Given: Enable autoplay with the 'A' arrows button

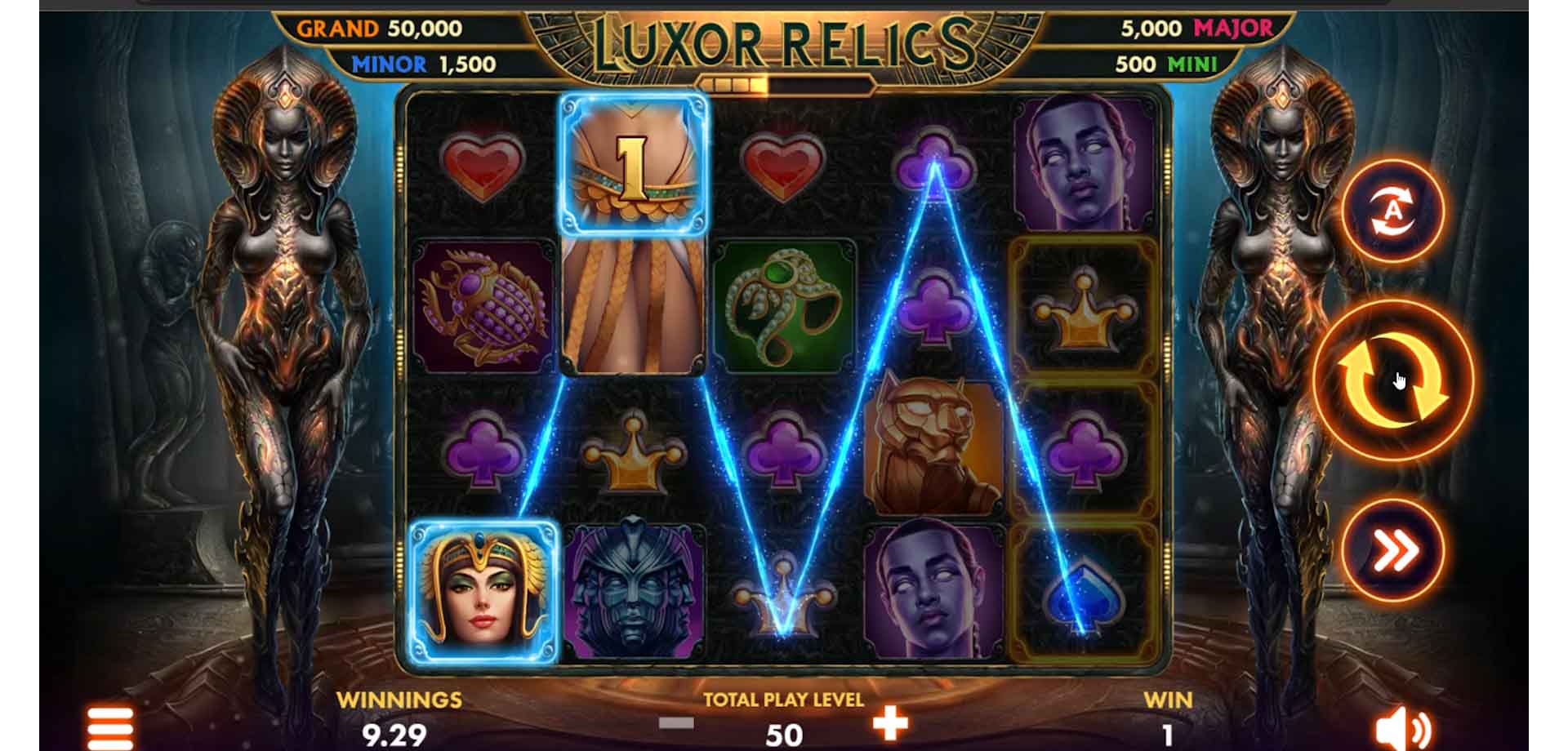Looking at the screenshot, I should click(1392, 211).
